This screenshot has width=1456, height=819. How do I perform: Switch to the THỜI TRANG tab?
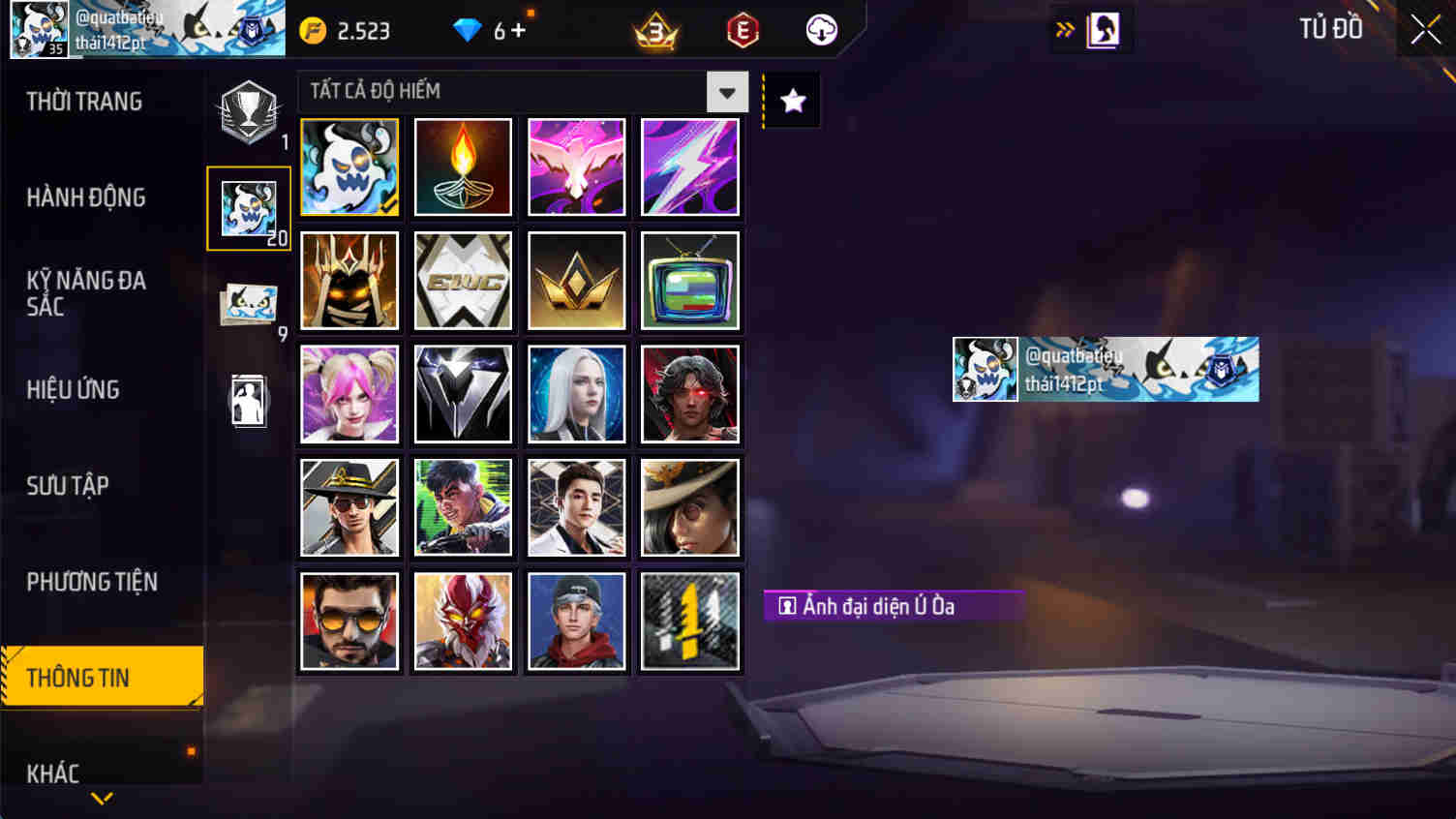(85, 101)
